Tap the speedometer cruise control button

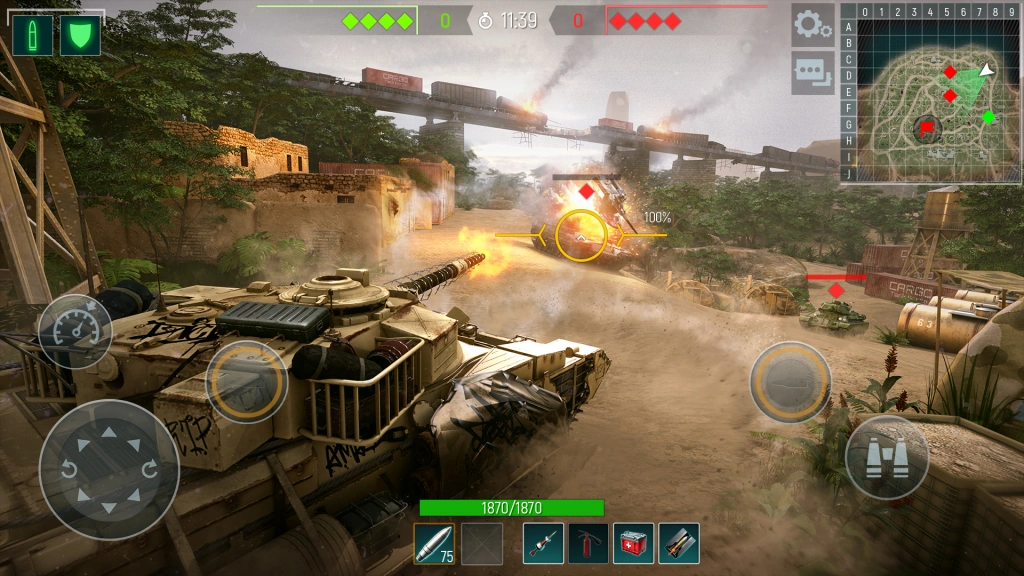click(75, 331)
